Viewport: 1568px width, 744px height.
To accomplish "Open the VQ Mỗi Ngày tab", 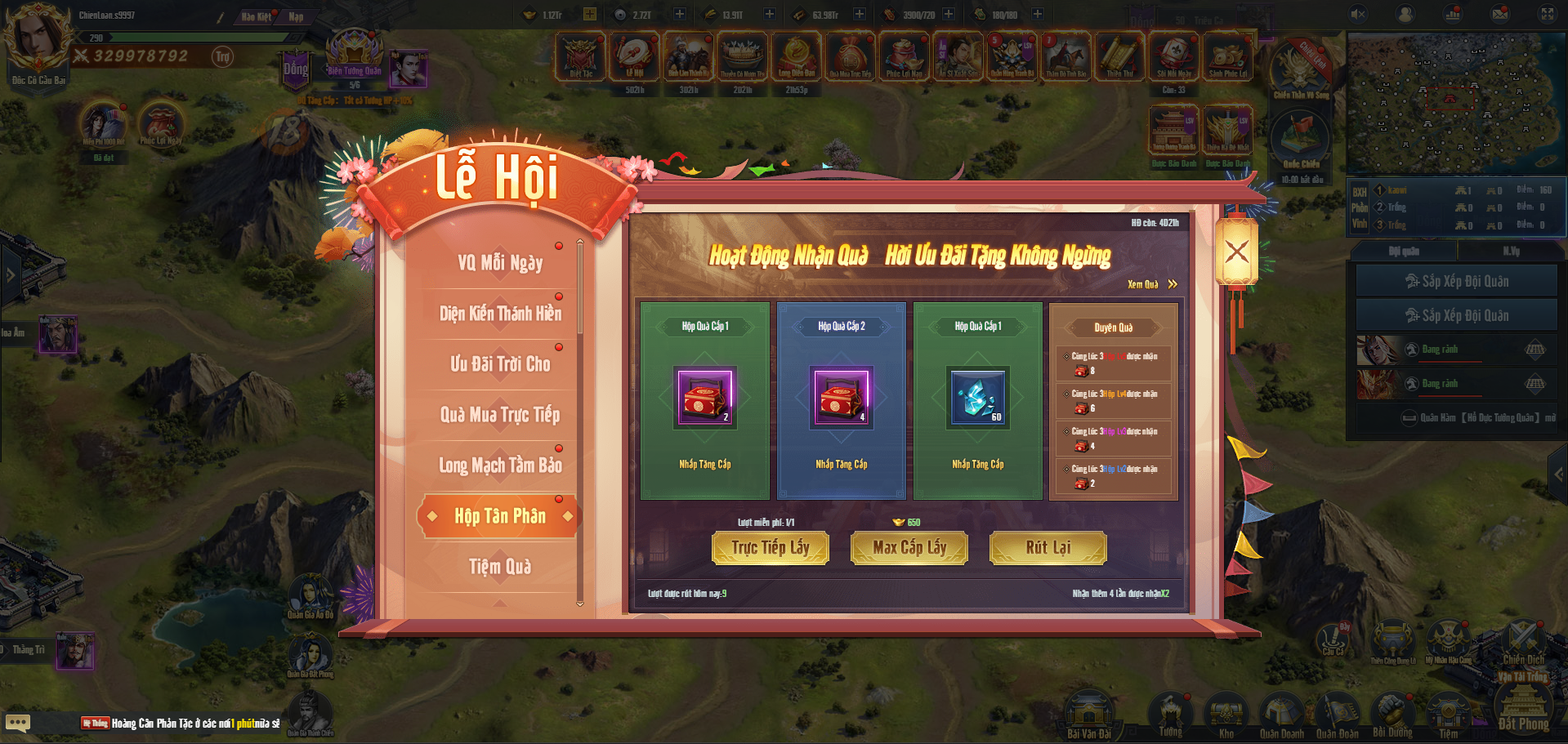I will click(499, 263).
